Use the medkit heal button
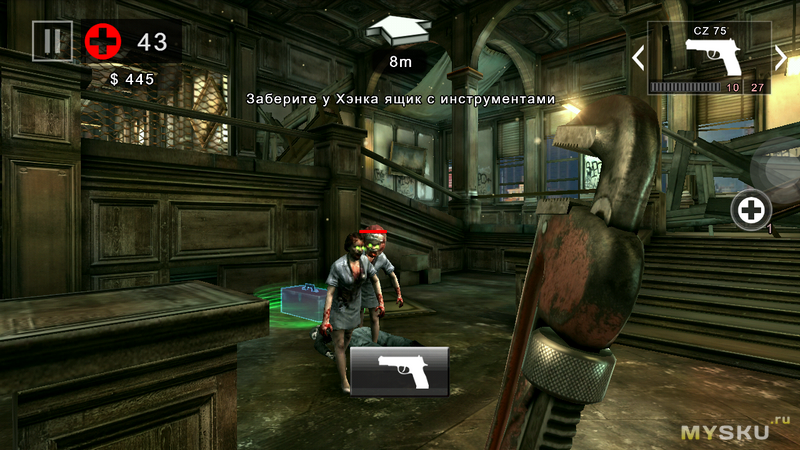Screen dimensions: 800x450 tap(751, 209)
